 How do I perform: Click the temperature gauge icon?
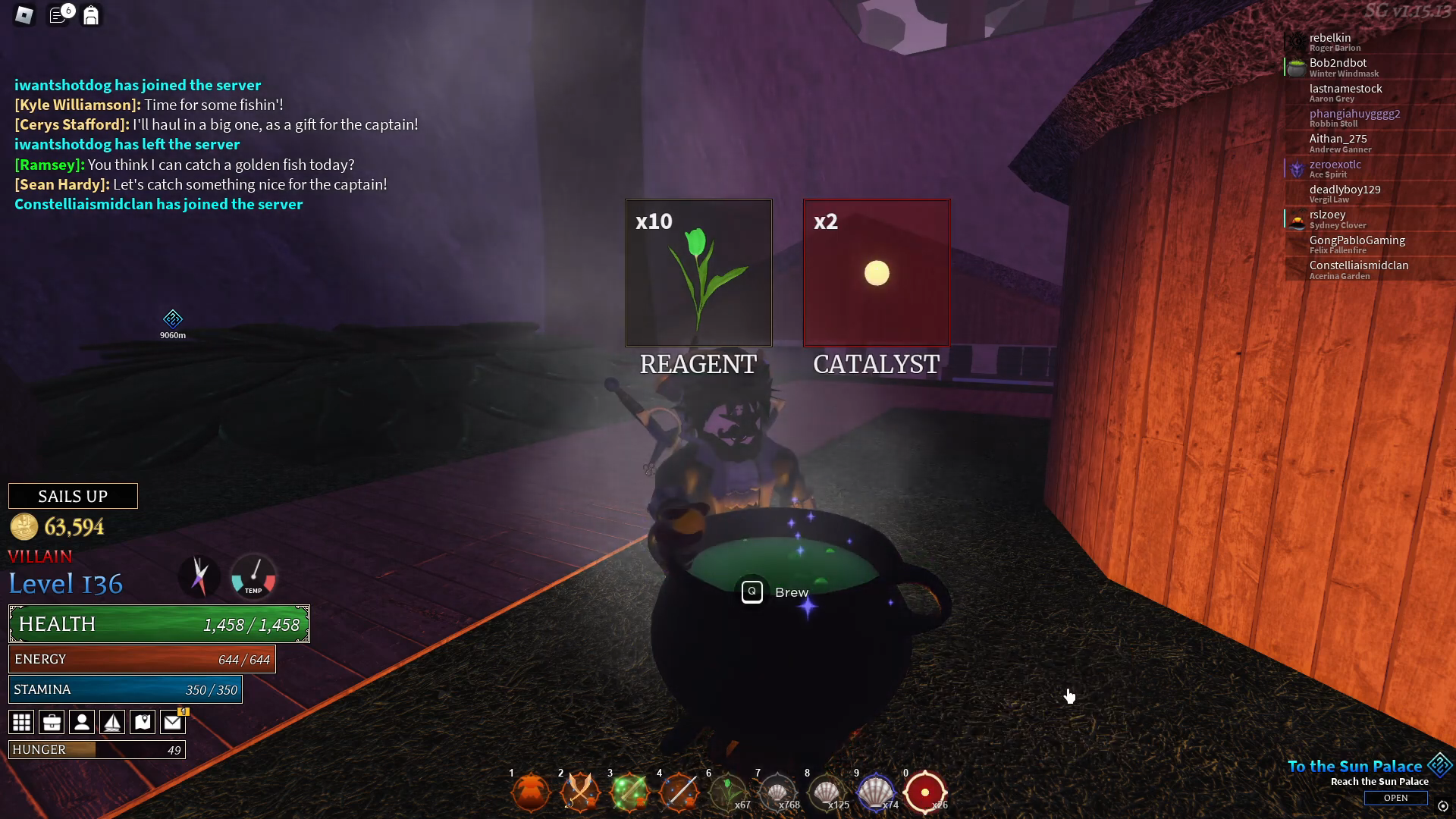(253, 577)
